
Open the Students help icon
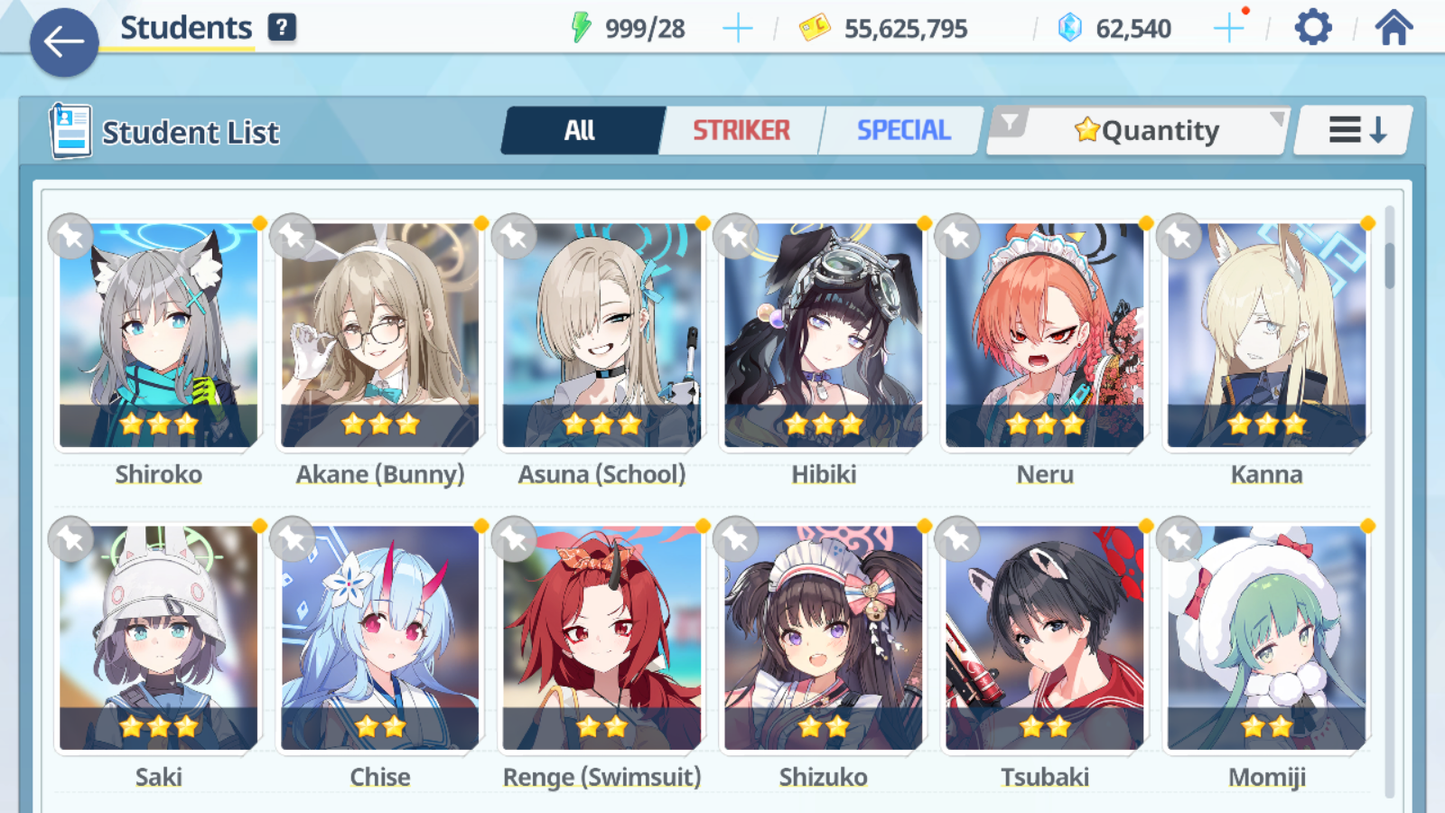coord(281,26)
